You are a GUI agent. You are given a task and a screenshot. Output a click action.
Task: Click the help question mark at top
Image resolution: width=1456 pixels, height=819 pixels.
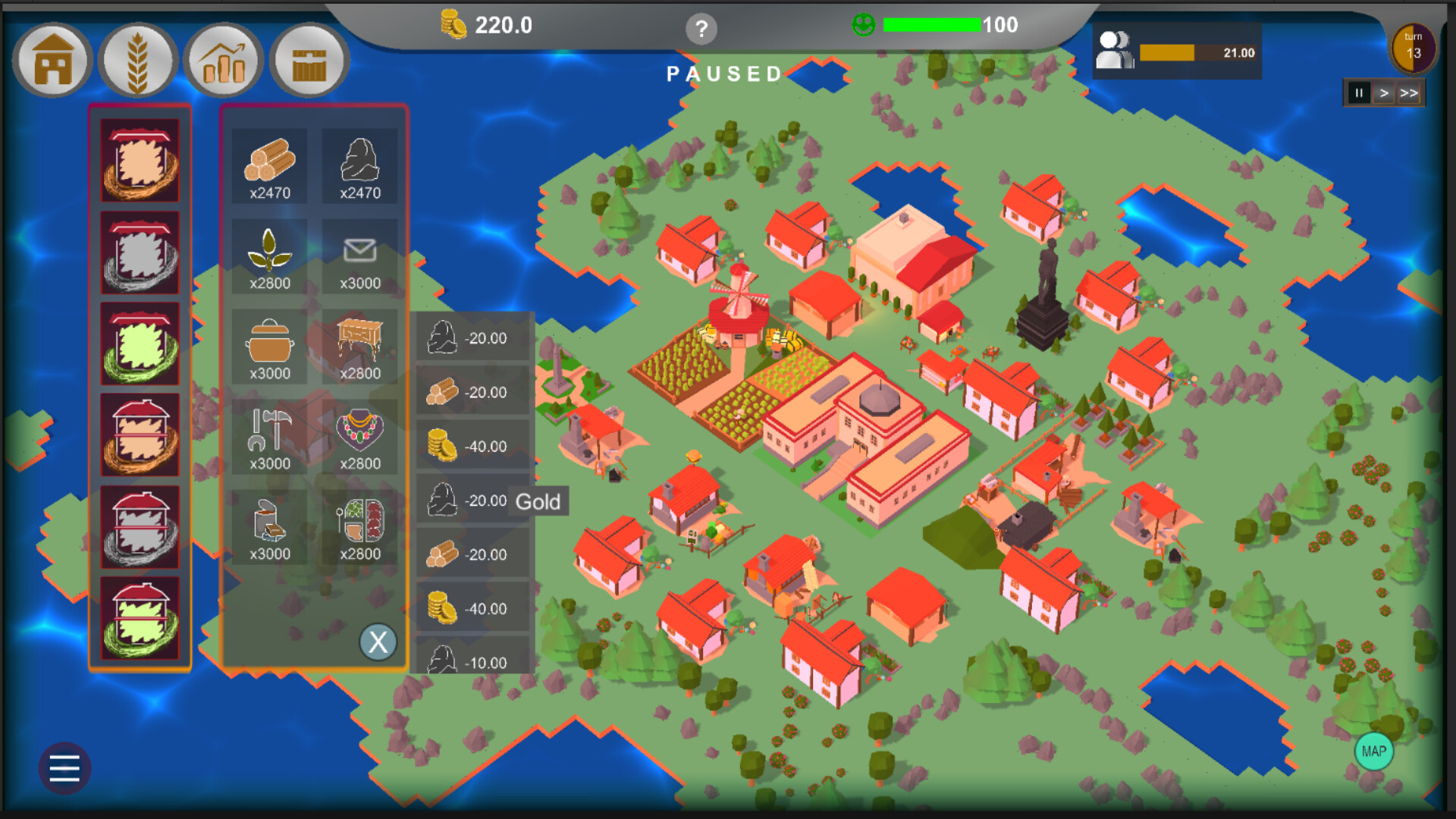coord(701,30)
